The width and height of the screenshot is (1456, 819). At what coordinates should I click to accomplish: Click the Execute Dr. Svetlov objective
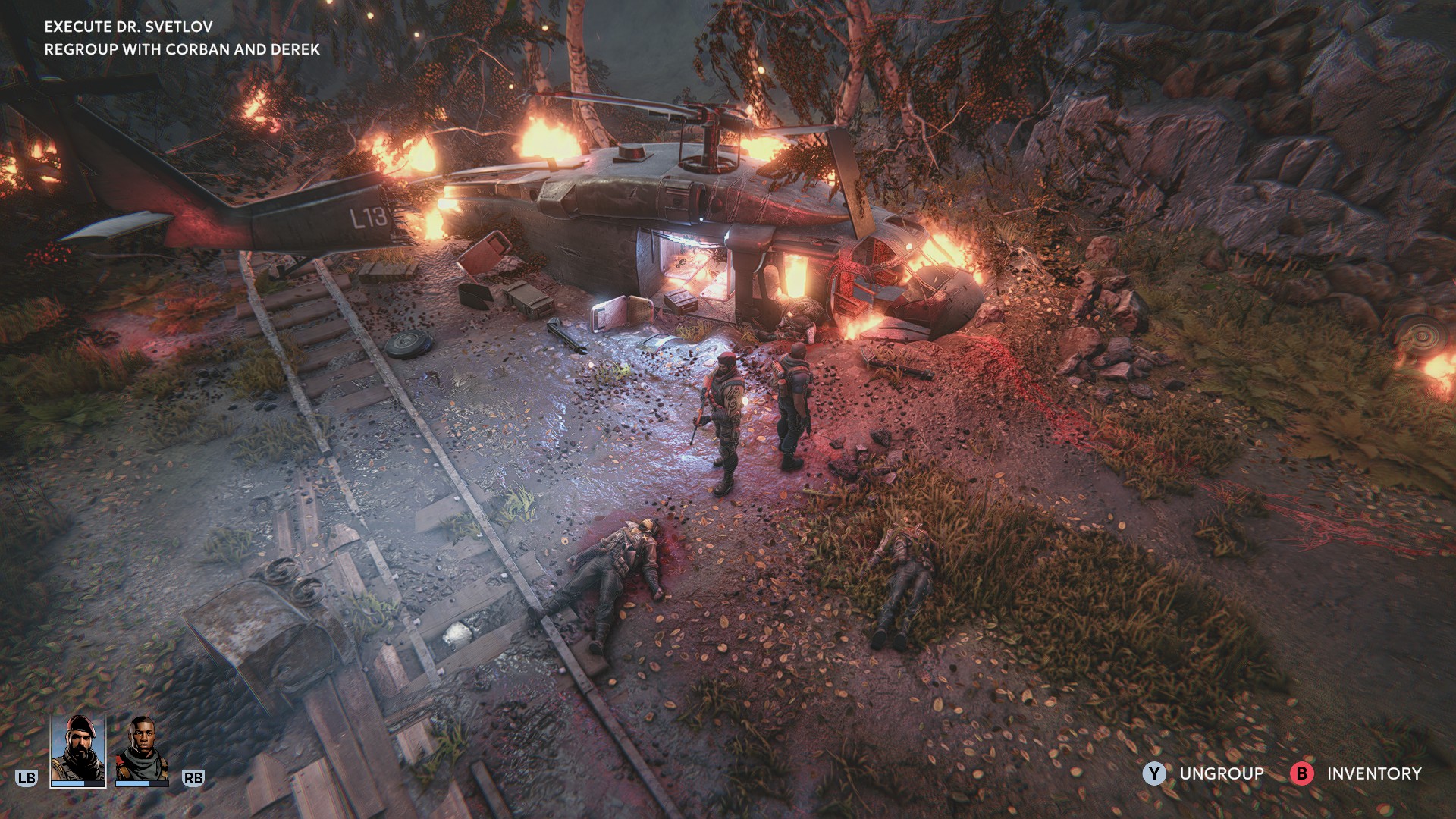tap(128, 27)
